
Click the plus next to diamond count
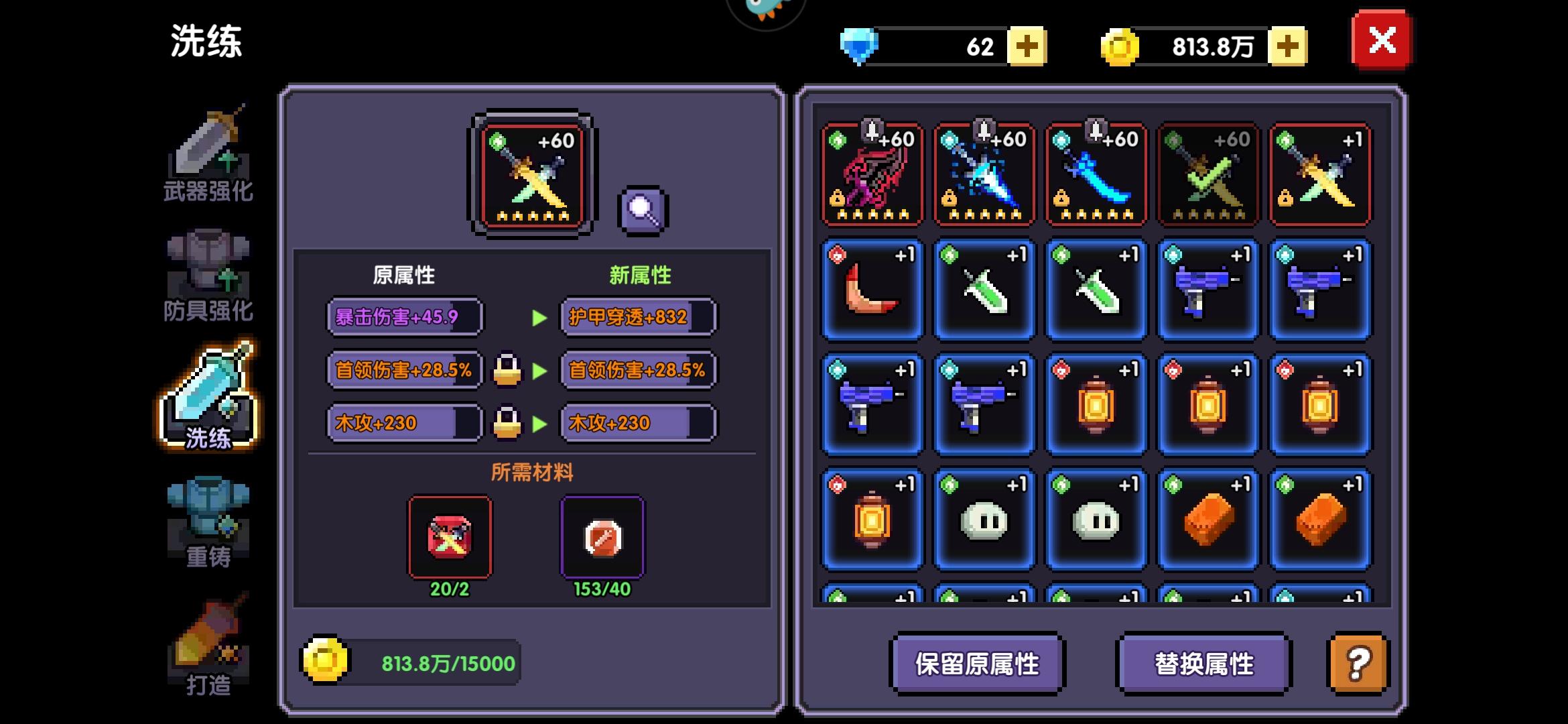point(1027,46)
